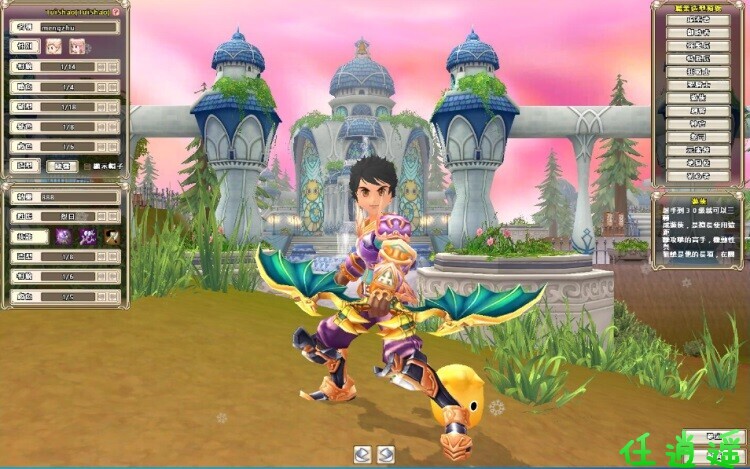Select the purple orb skill icon
The height and width of the screenshot is (469, 750).
pos(63,237)
